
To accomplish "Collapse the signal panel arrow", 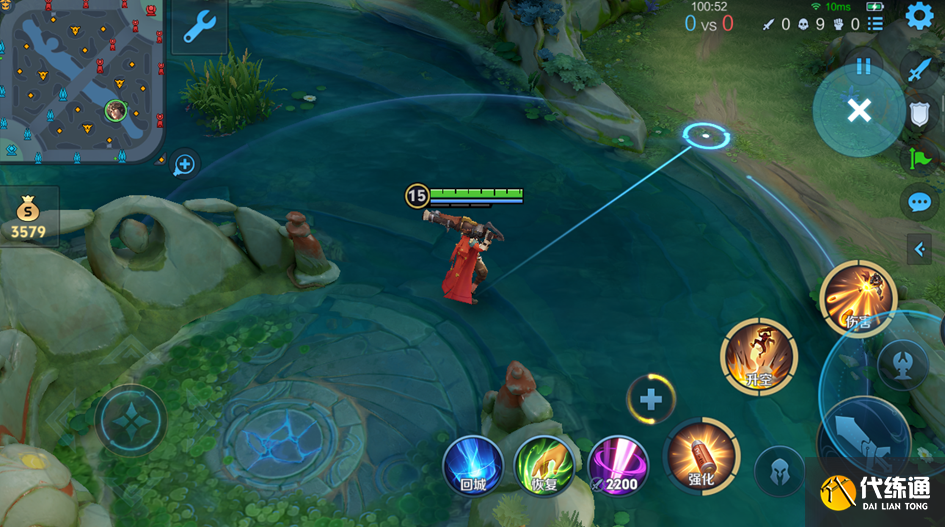I will pyautogui.click(x=919, y=249).
